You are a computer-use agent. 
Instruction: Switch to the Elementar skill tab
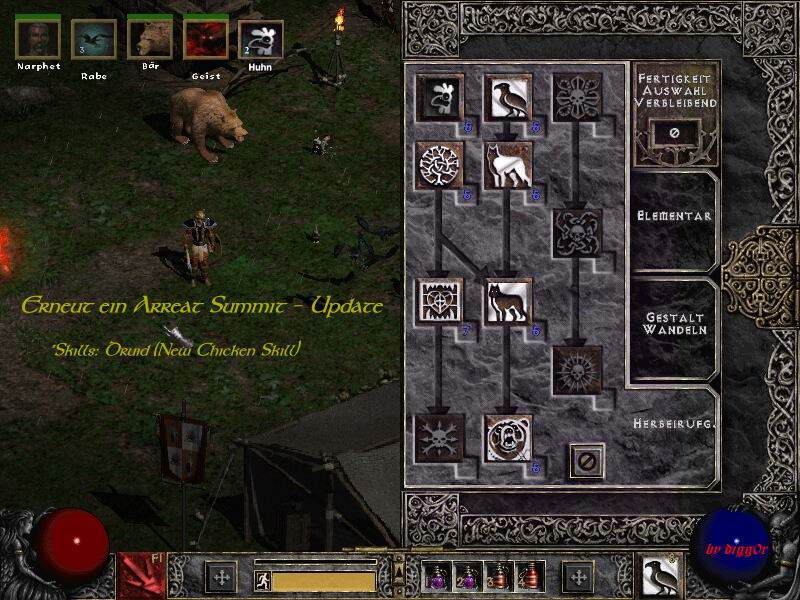coord(674,215)
